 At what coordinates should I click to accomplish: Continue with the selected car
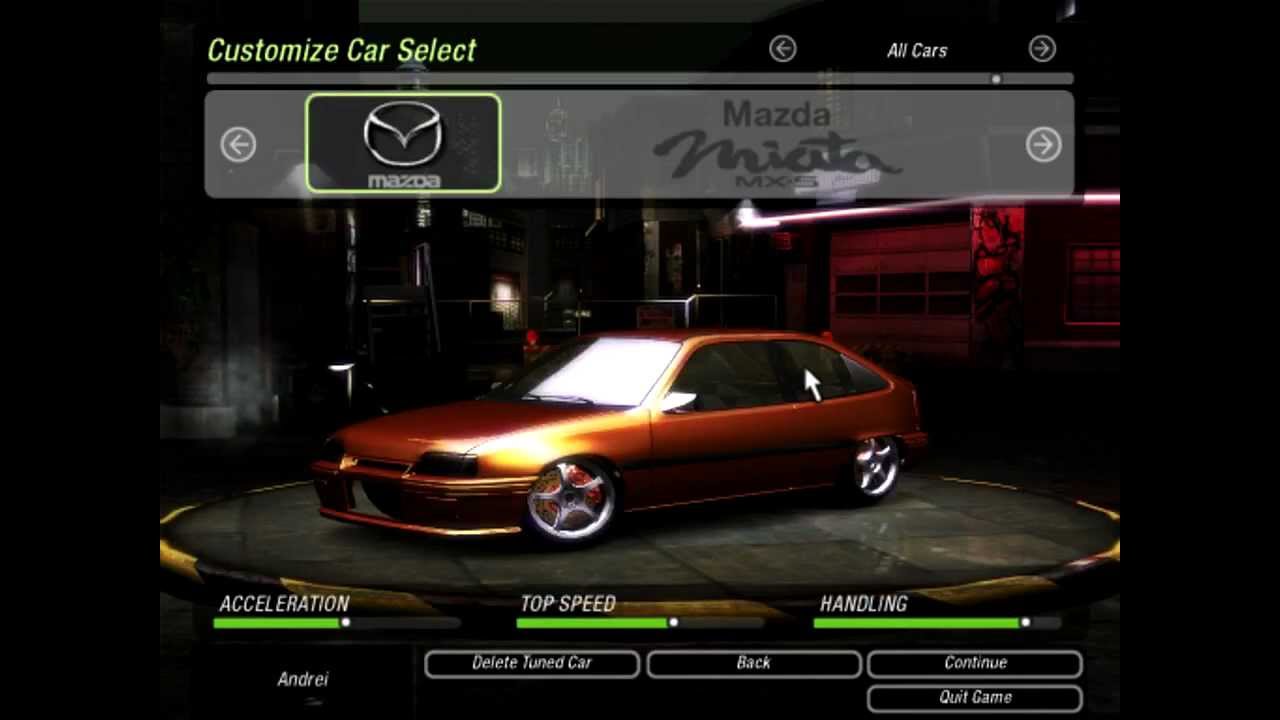[x=975, y=663]
